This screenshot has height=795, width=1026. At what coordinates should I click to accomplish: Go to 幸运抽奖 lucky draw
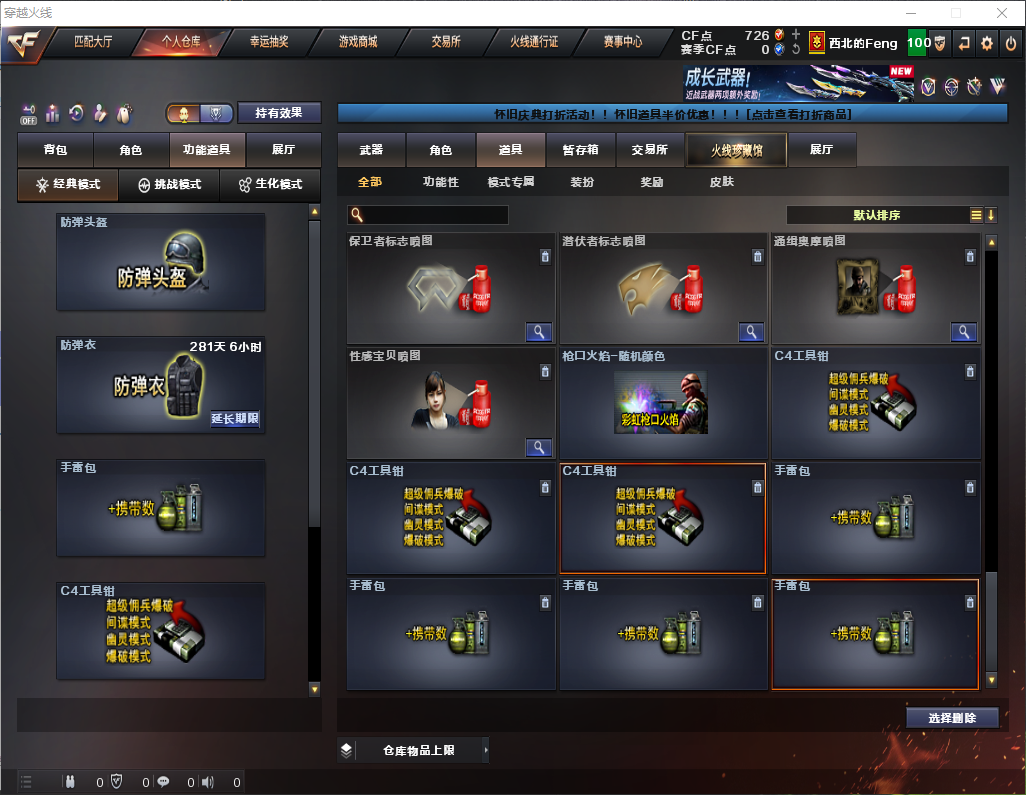point(268,42)
